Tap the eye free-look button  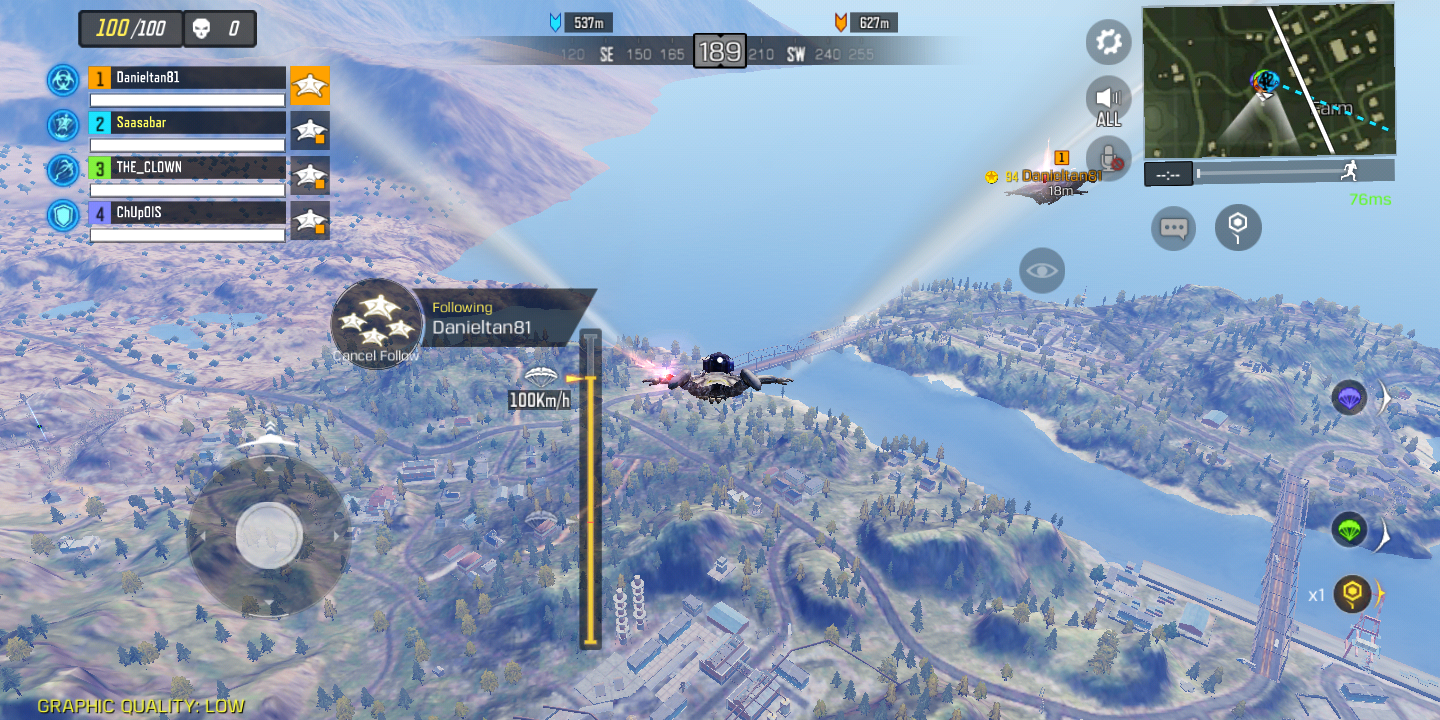click(x=1042, y=270)
